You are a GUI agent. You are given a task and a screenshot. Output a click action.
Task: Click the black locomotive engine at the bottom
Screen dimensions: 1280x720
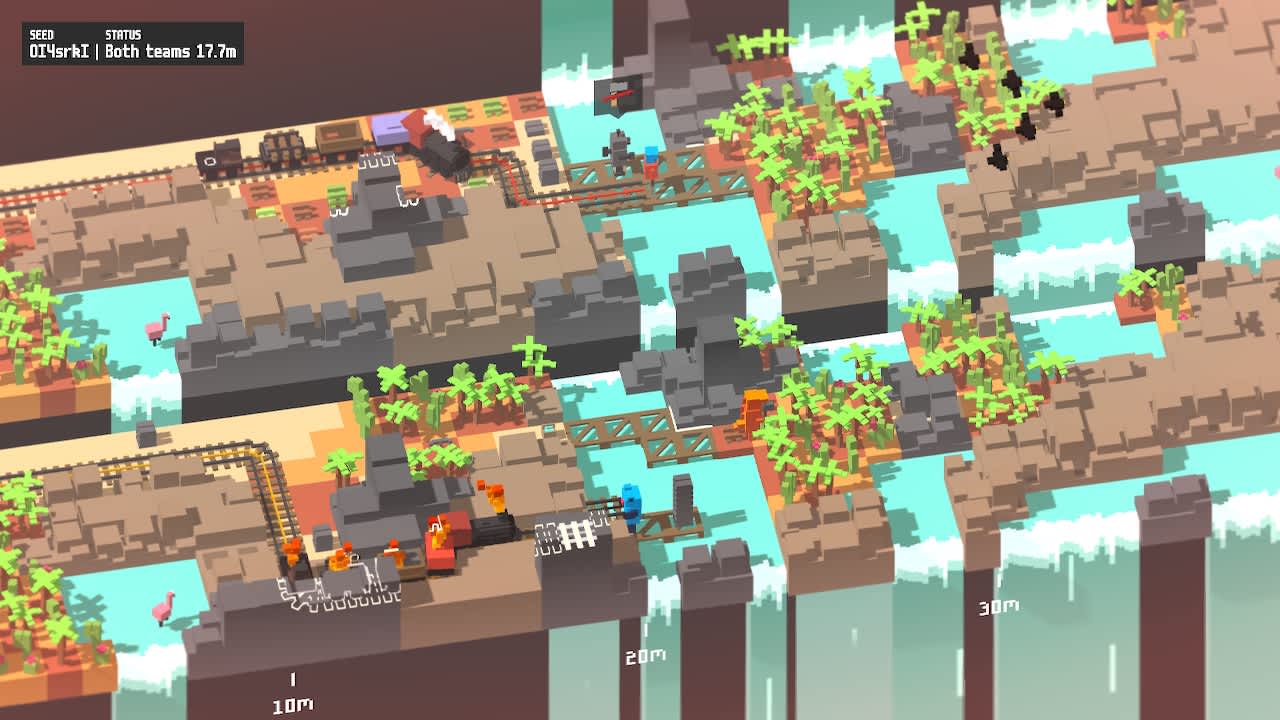[x=492, y=530]
